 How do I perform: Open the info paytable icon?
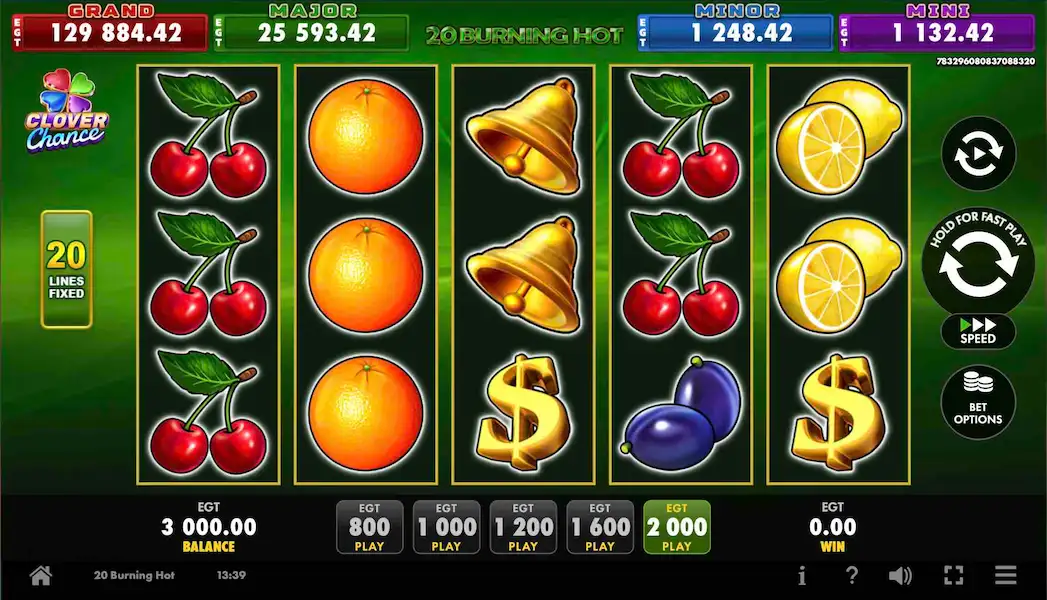tap(802, 576)
